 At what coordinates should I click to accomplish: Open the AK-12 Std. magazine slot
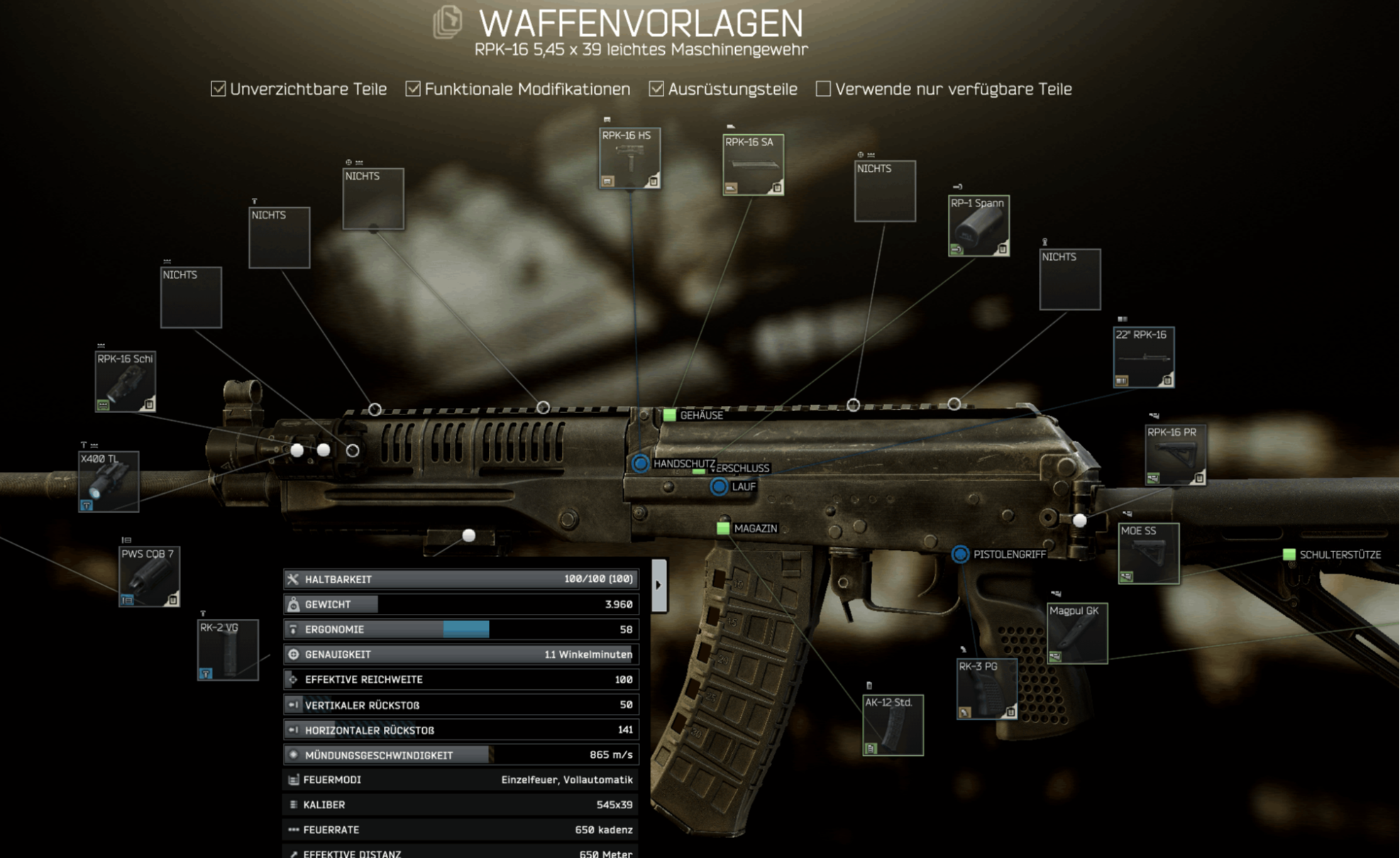coord(893,725)
